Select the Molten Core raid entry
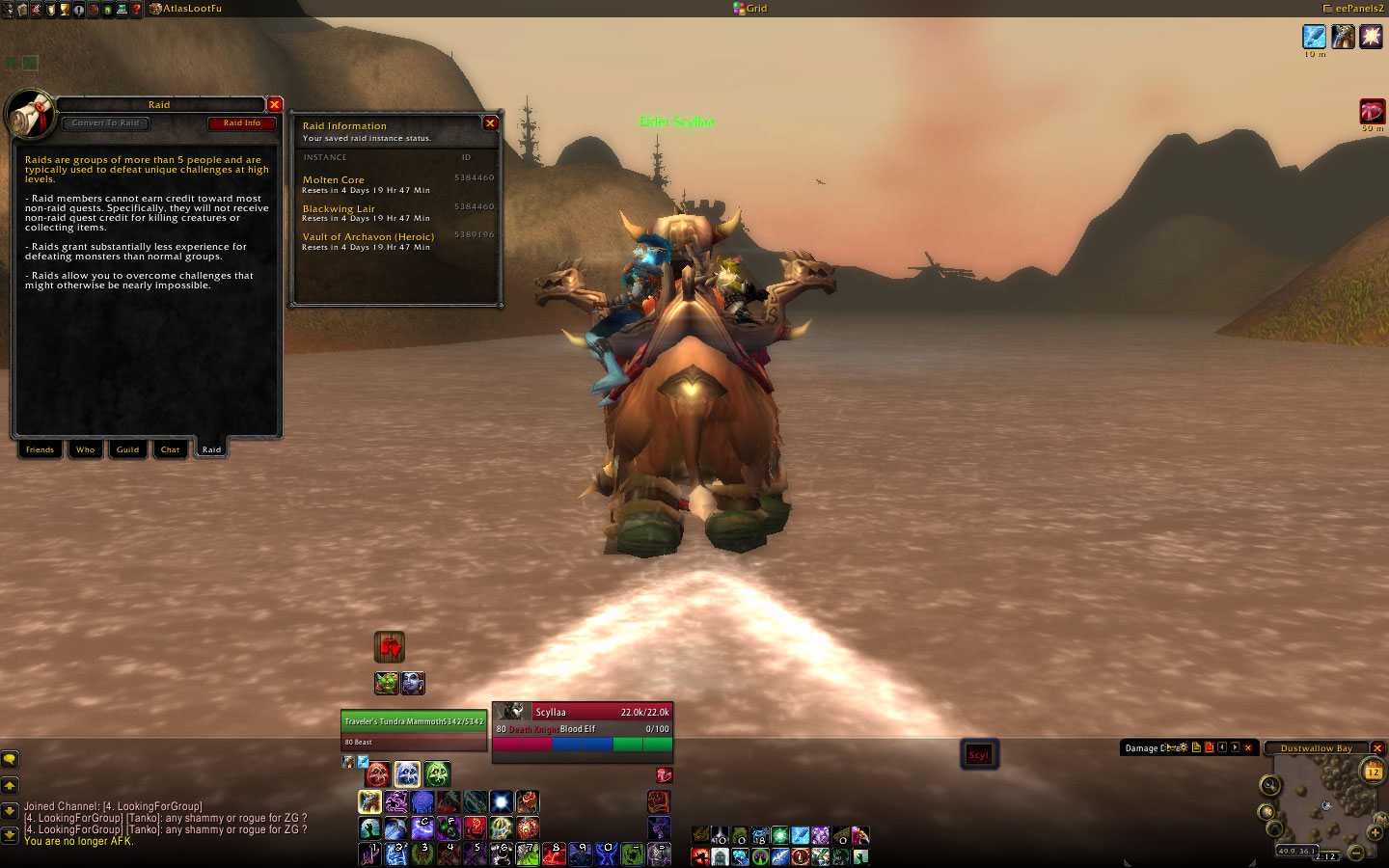This screenshot has width=1389, height=868. pyautogui.click(x=334, y=180)
